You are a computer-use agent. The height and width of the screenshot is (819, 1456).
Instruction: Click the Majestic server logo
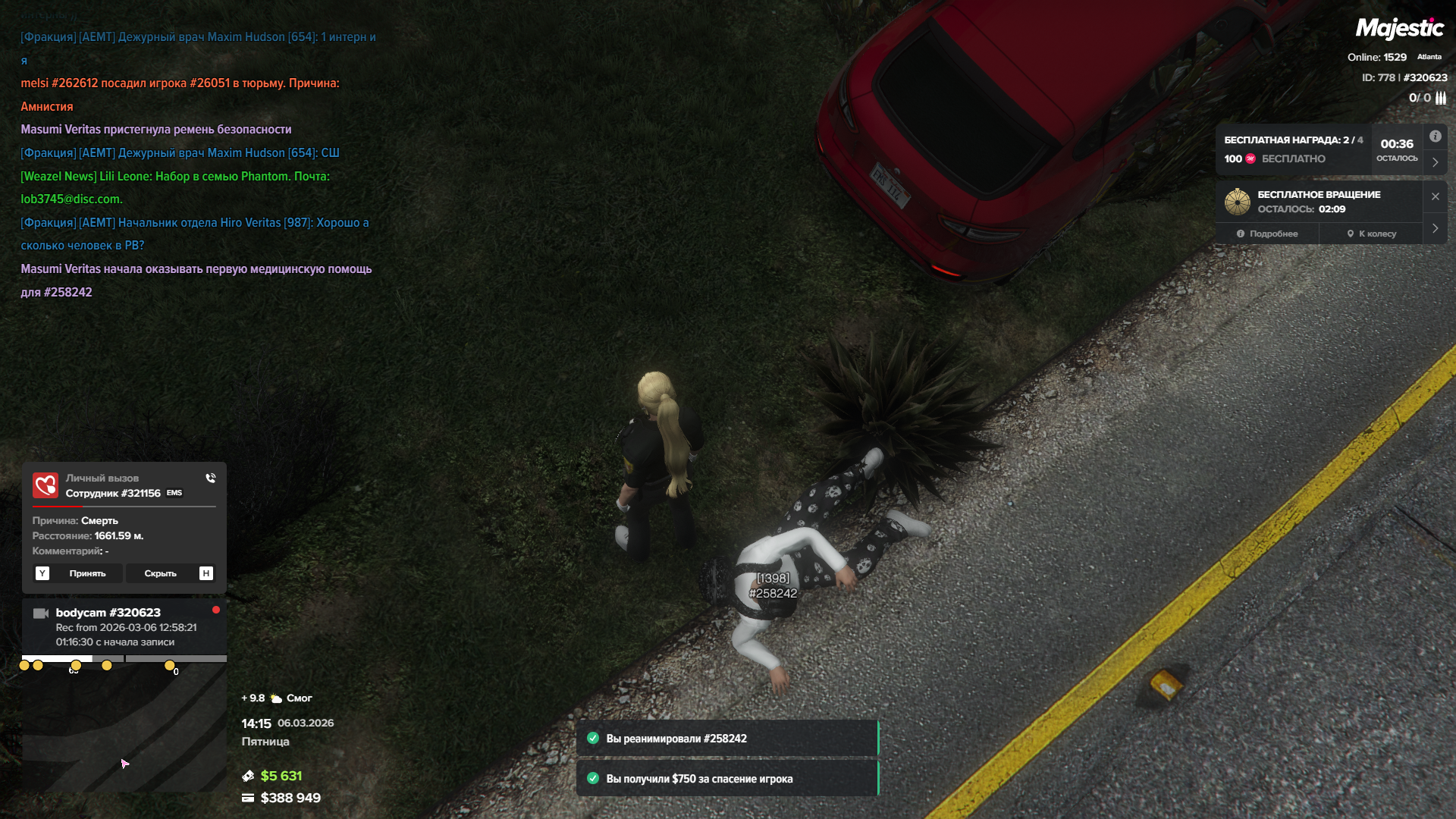(x=1399, y=29)
